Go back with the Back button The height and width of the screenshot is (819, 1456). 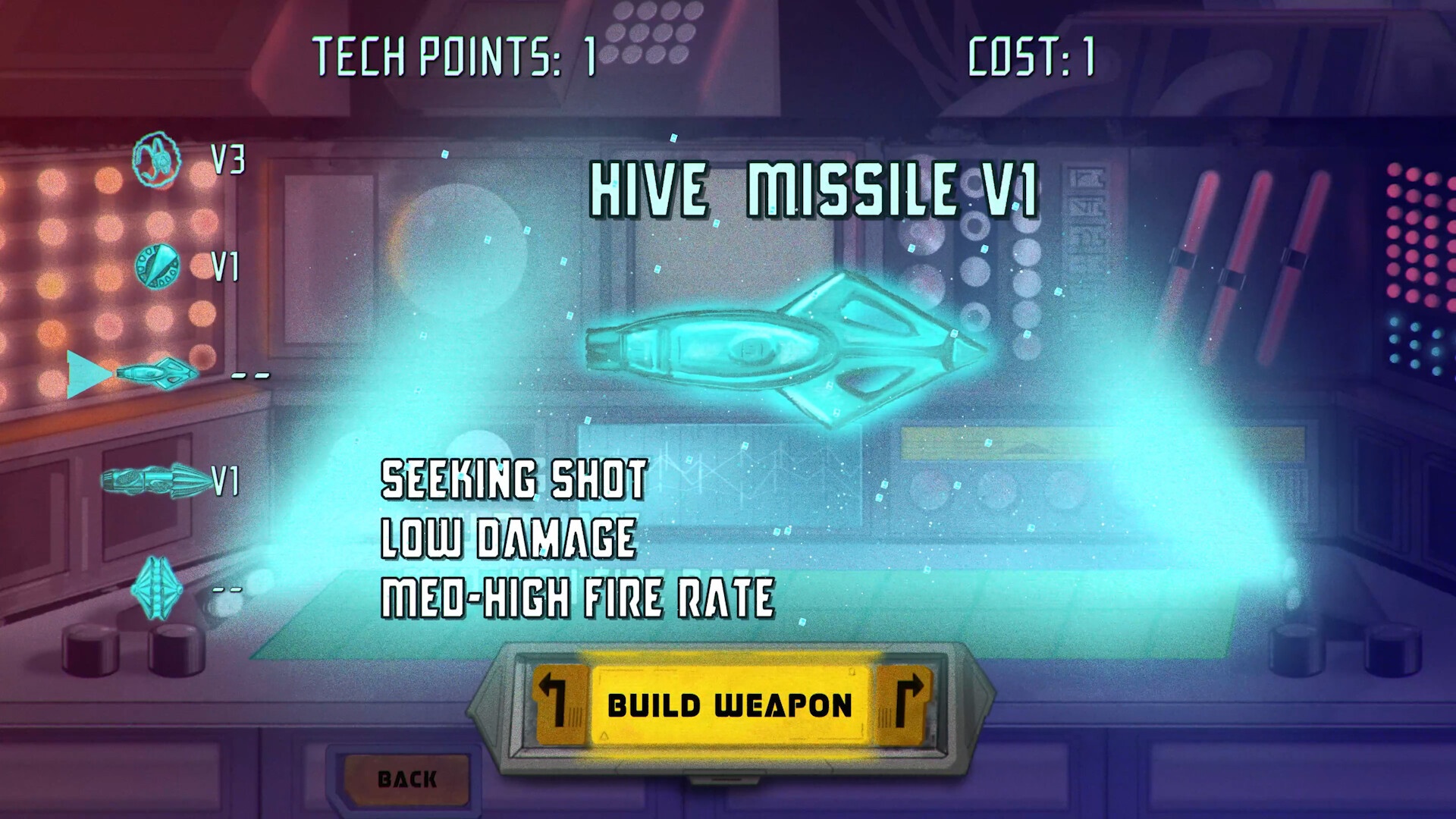pos(407,779)
